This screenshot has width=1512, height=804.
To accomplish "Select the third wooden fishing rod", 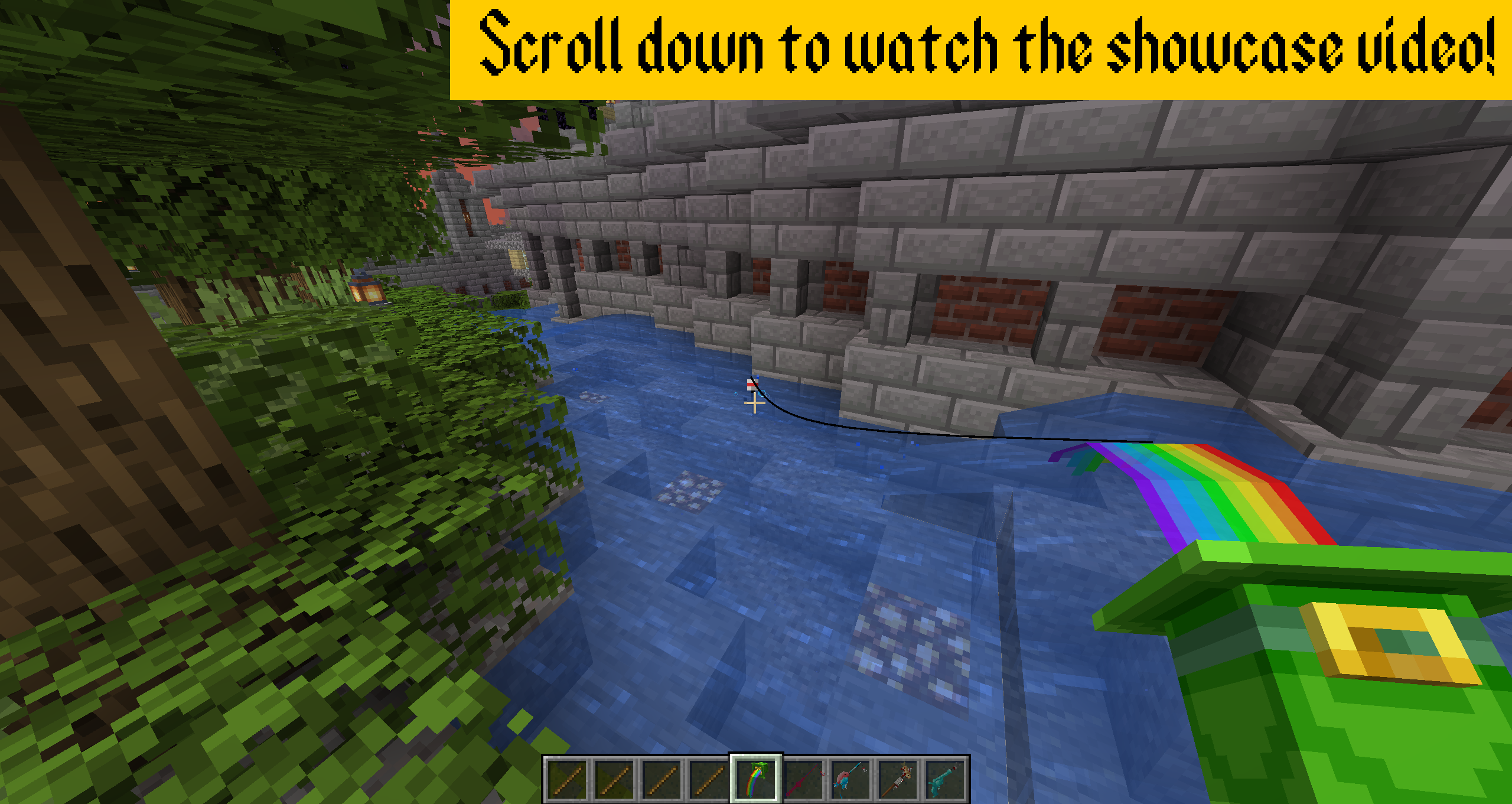I will (661, 779).
